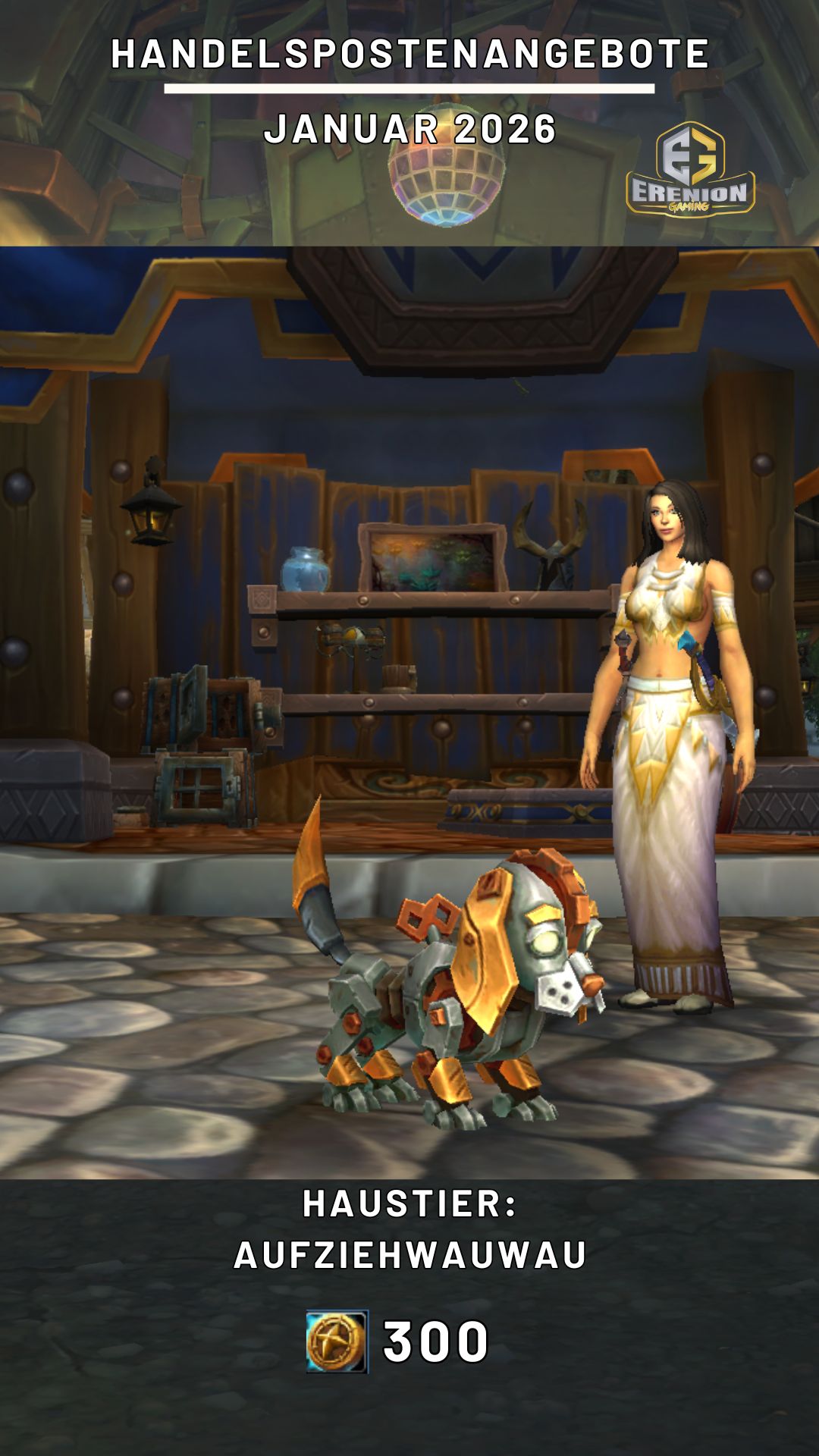Screen dimensions: 819x1456
Task: Select the gold Trader's Tender coin icon
Action: pyautogui.click(x=337, y=1341)
